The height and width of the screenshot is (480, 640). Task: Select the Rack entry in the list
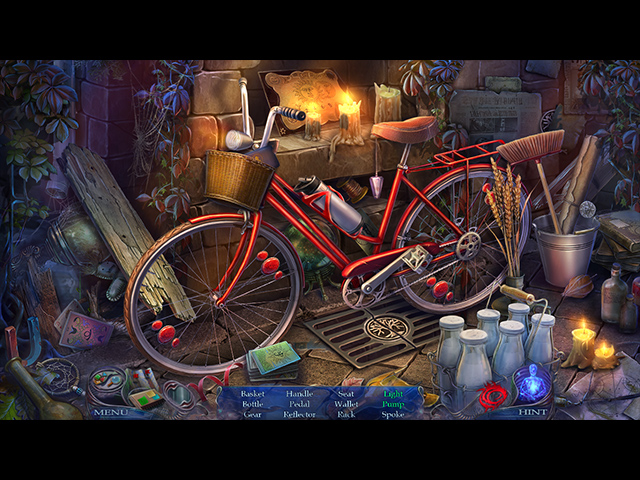click(347, 414)
